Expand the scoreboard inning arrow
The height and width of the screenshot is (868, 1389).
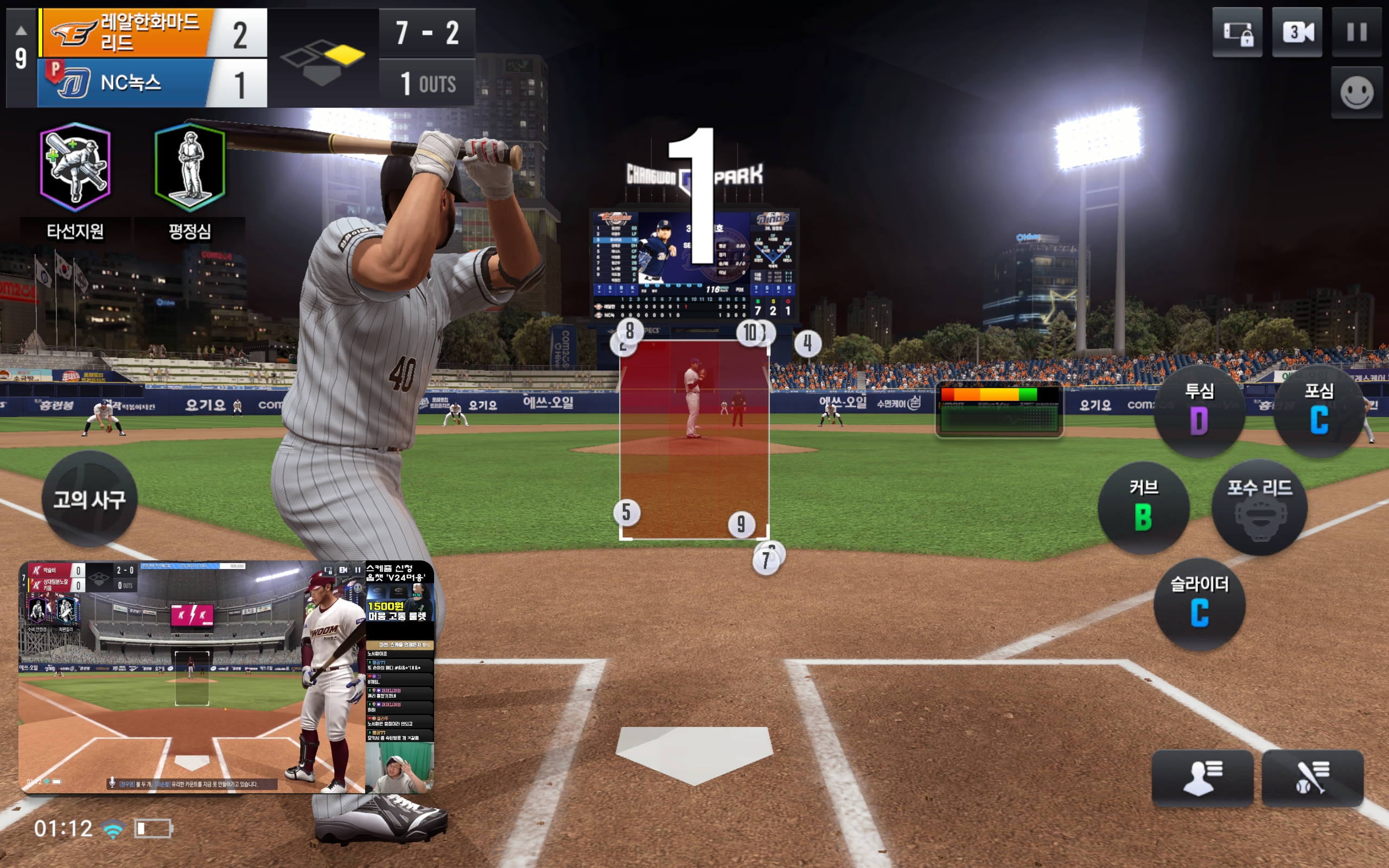point(21,30)
